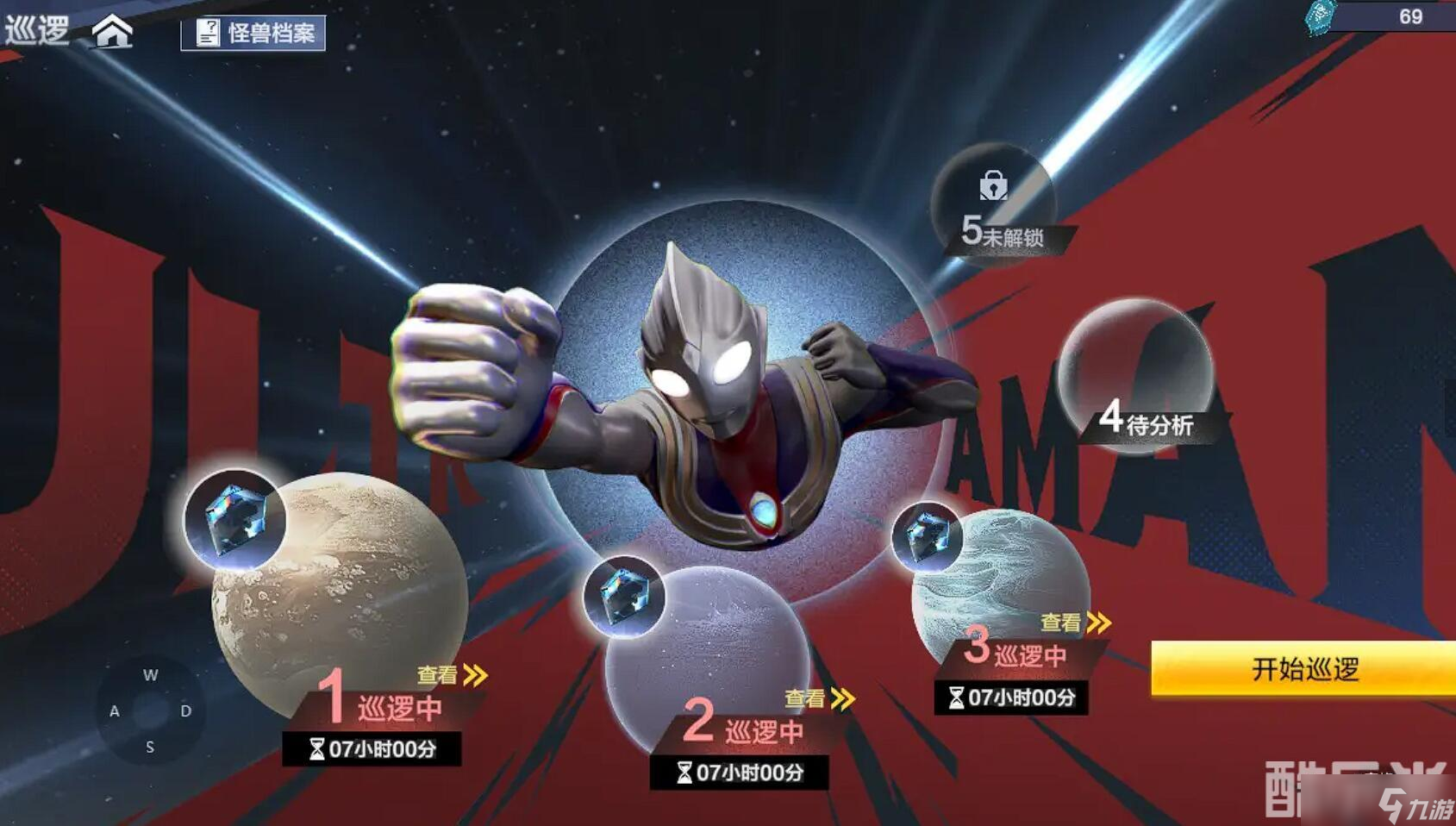Collect crystal reward on planet 2
Screen dimensions: 1456x826
(x=623, y=597)
